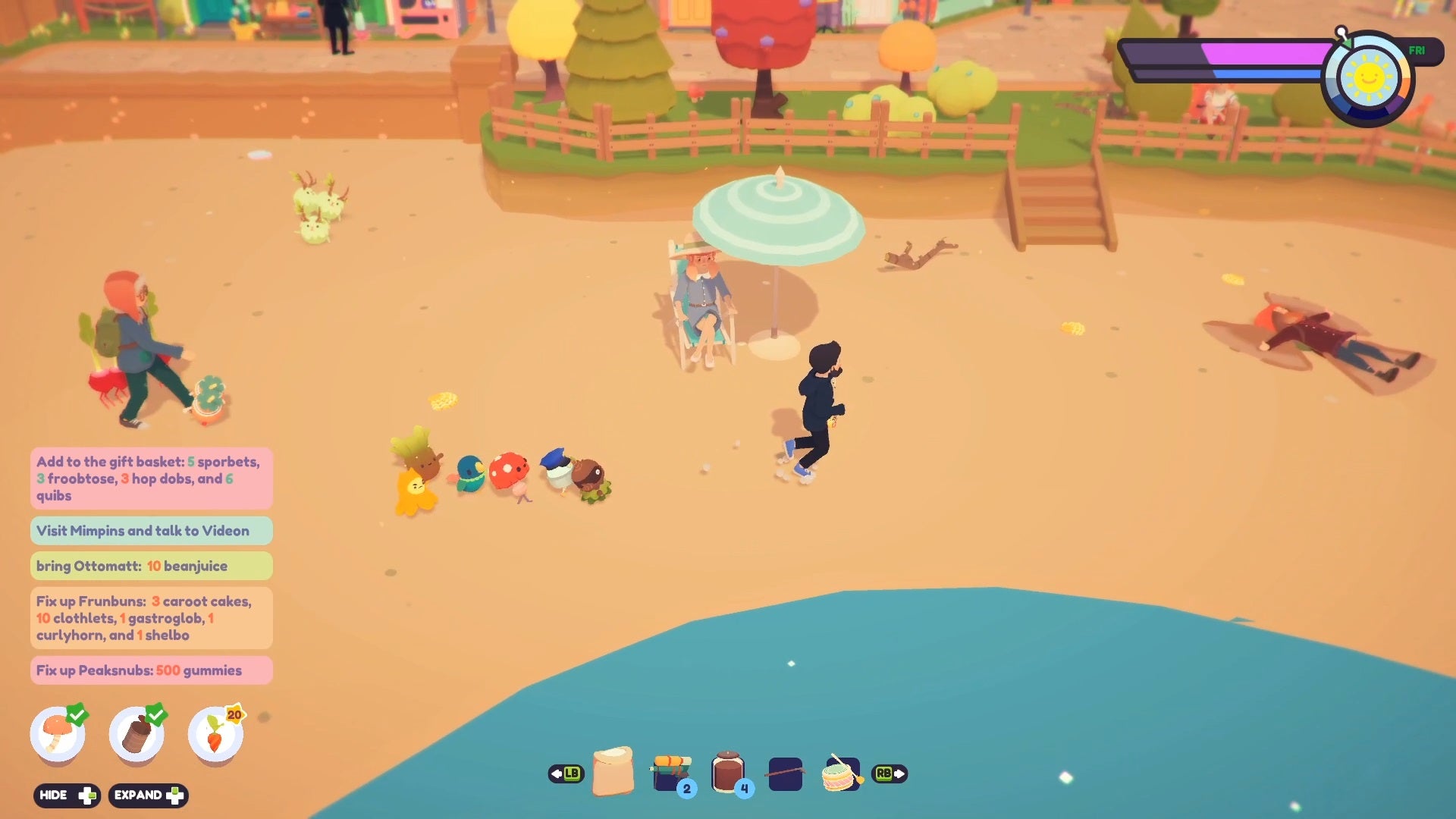Expand the quest list with EXPAND button
The image size is (1456, 819).
click(x=149, y=795)
